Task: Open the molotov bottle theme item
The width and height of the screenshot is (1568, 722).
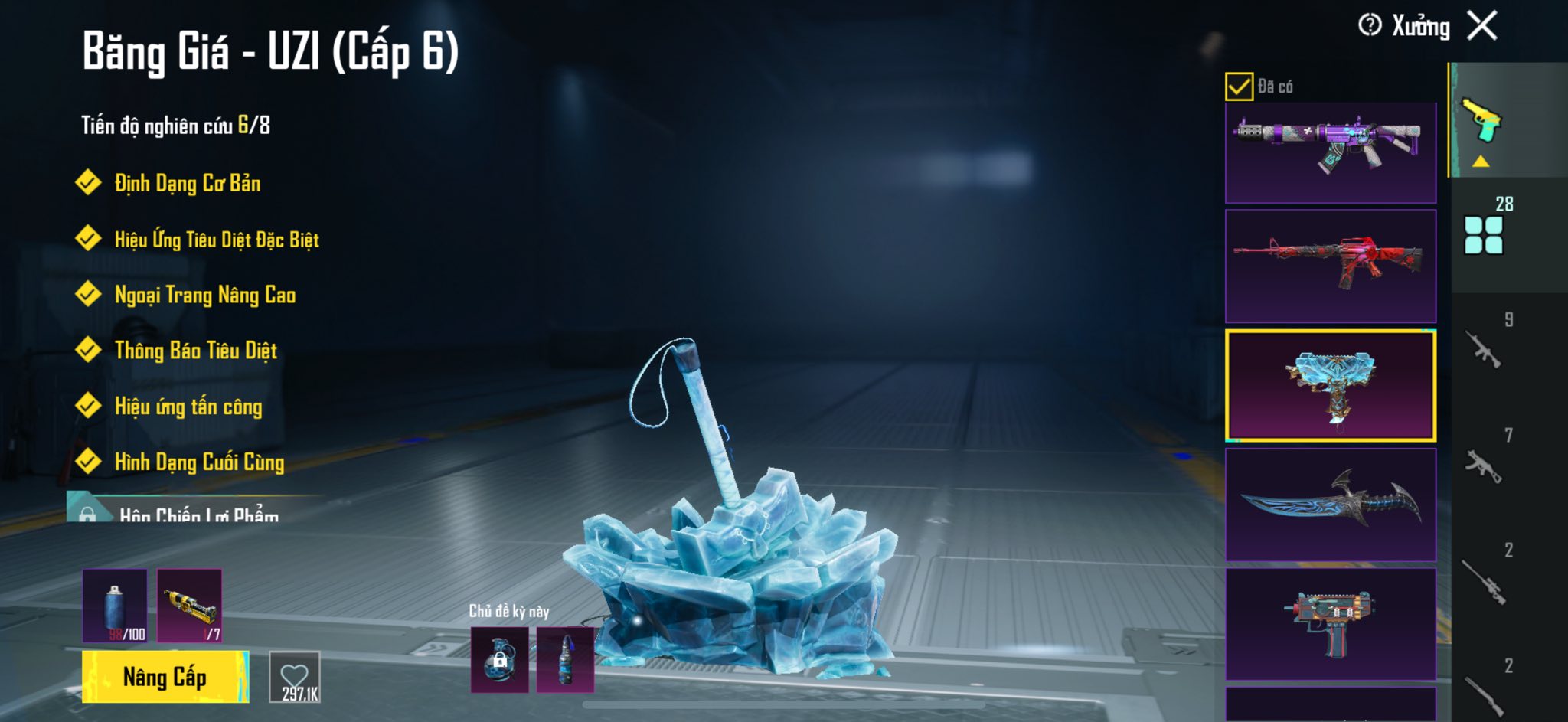Action: coord(565,659)
